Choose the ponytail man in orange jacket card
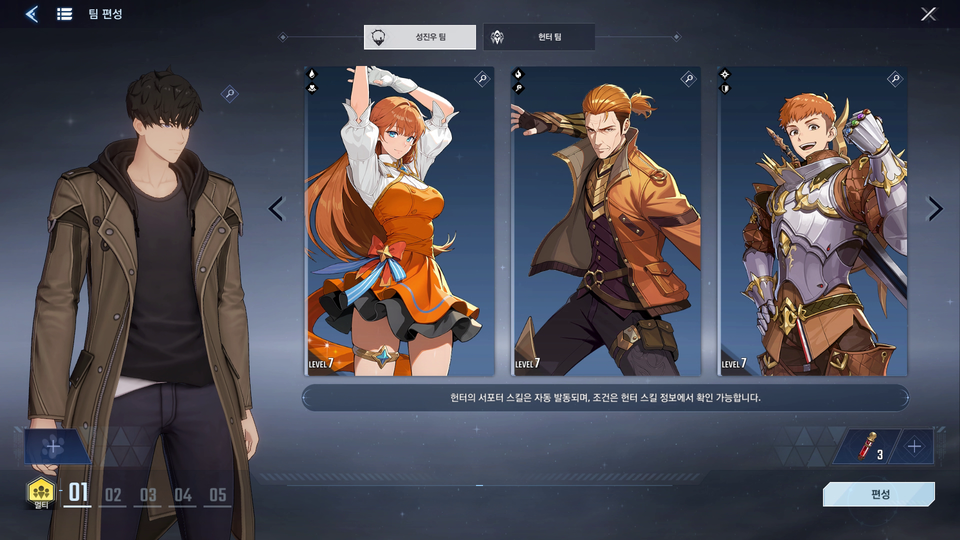 click(606, 222)
